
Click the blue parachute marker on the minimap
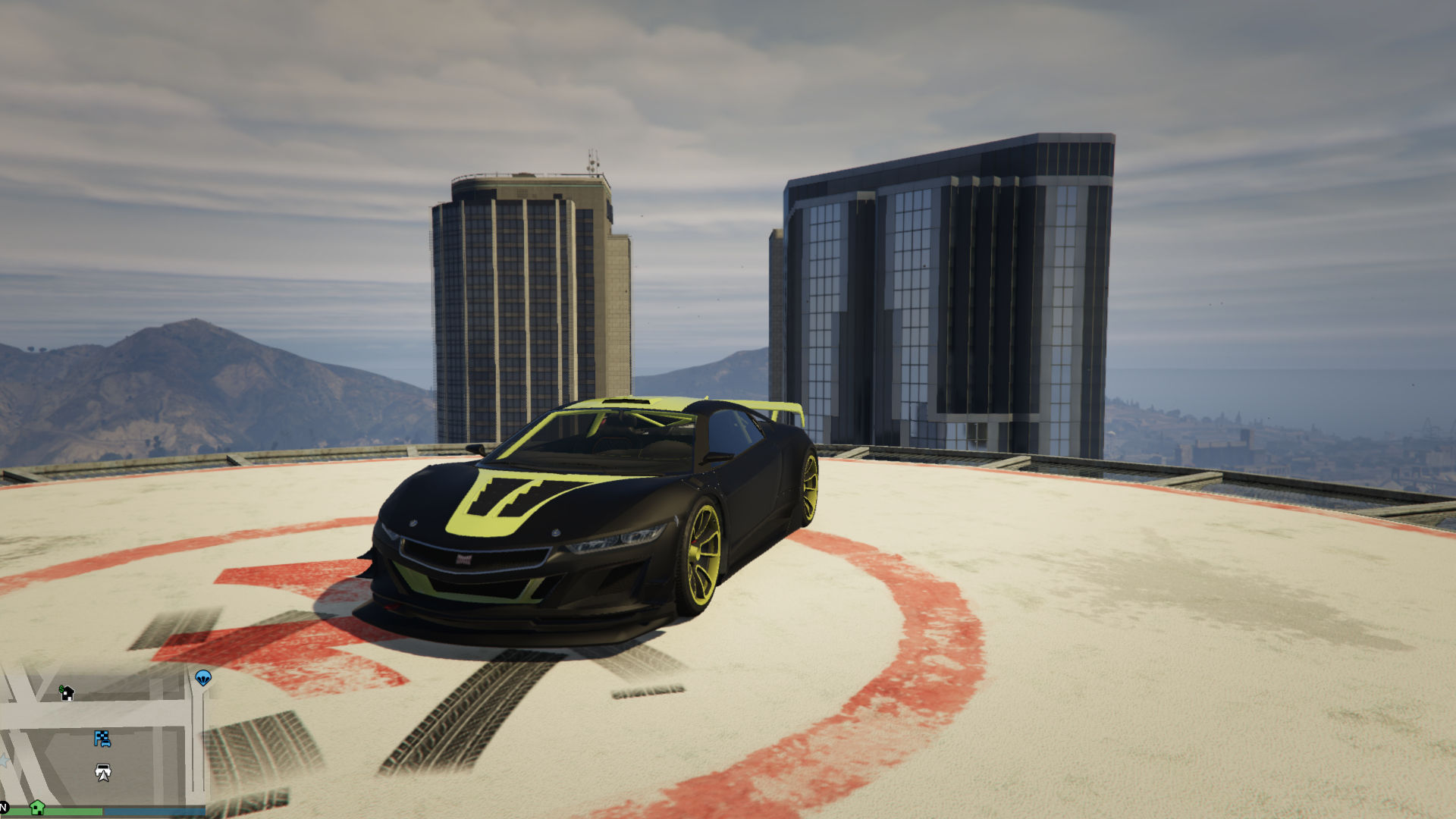(x=203, y=677)
